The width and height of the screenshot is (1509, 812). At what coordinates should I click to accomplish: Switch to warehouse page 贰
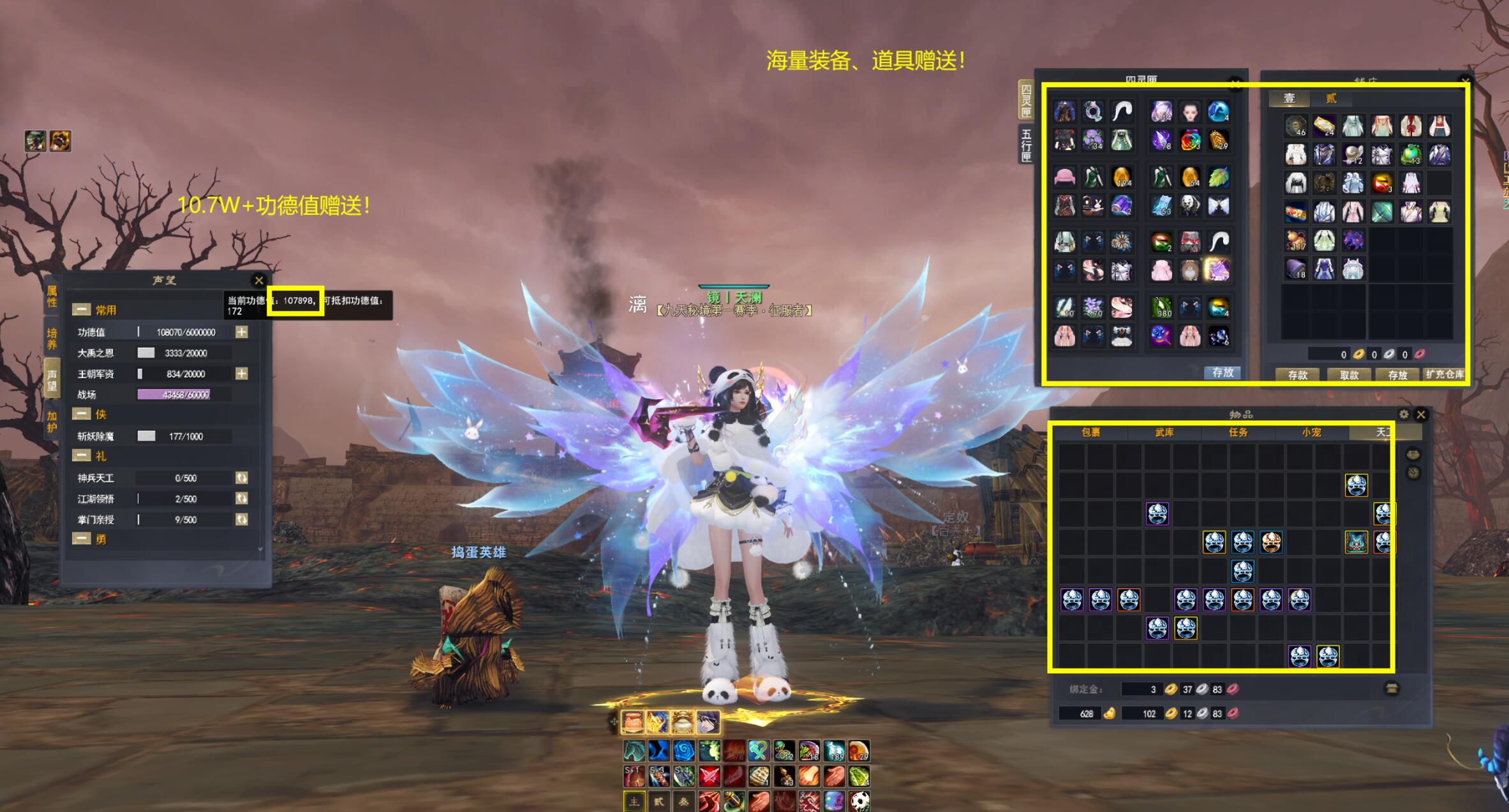click(1331, 98)
